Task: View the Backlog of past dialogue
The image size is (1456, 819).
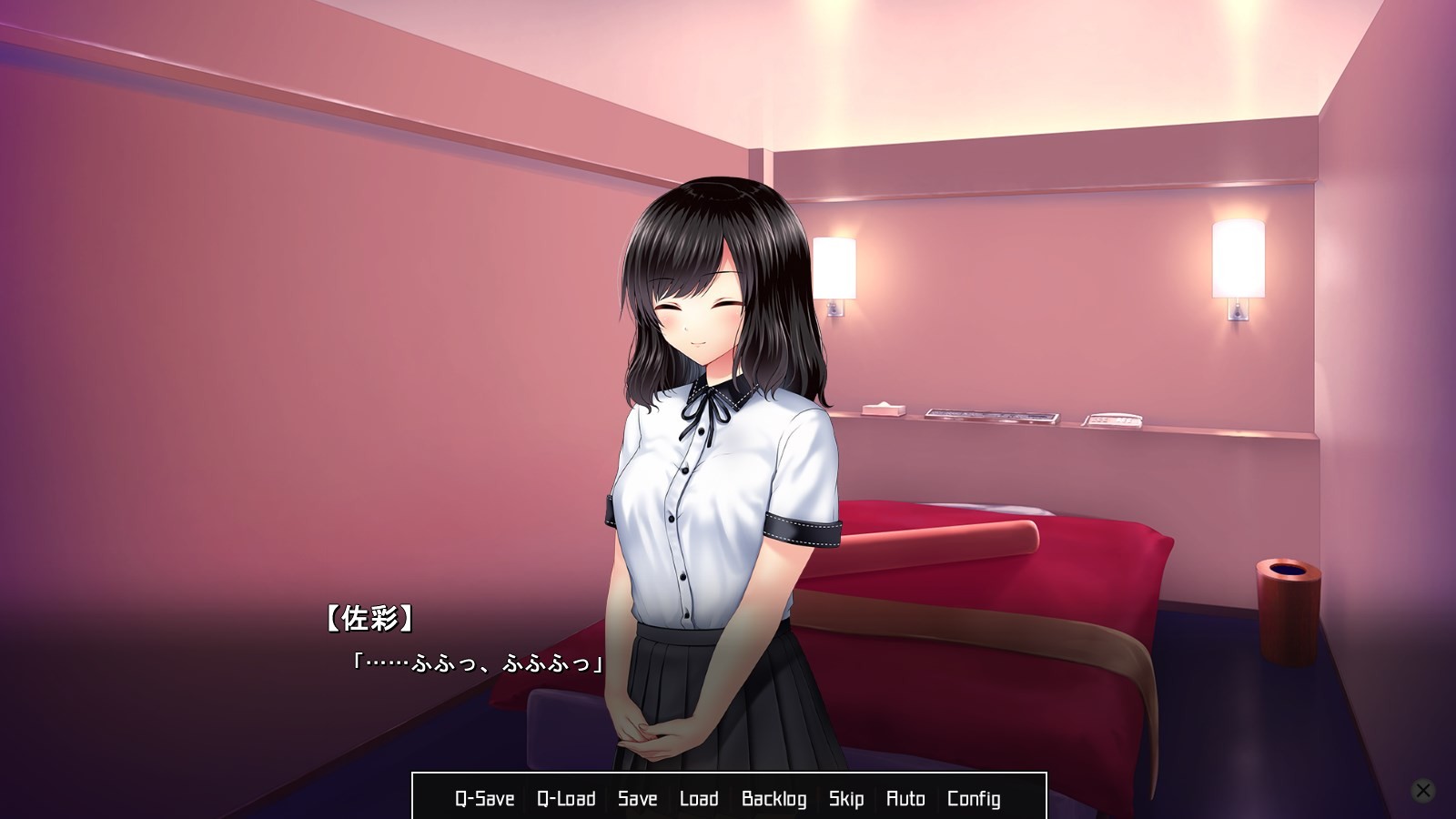Action: click(x=775, y=798)
